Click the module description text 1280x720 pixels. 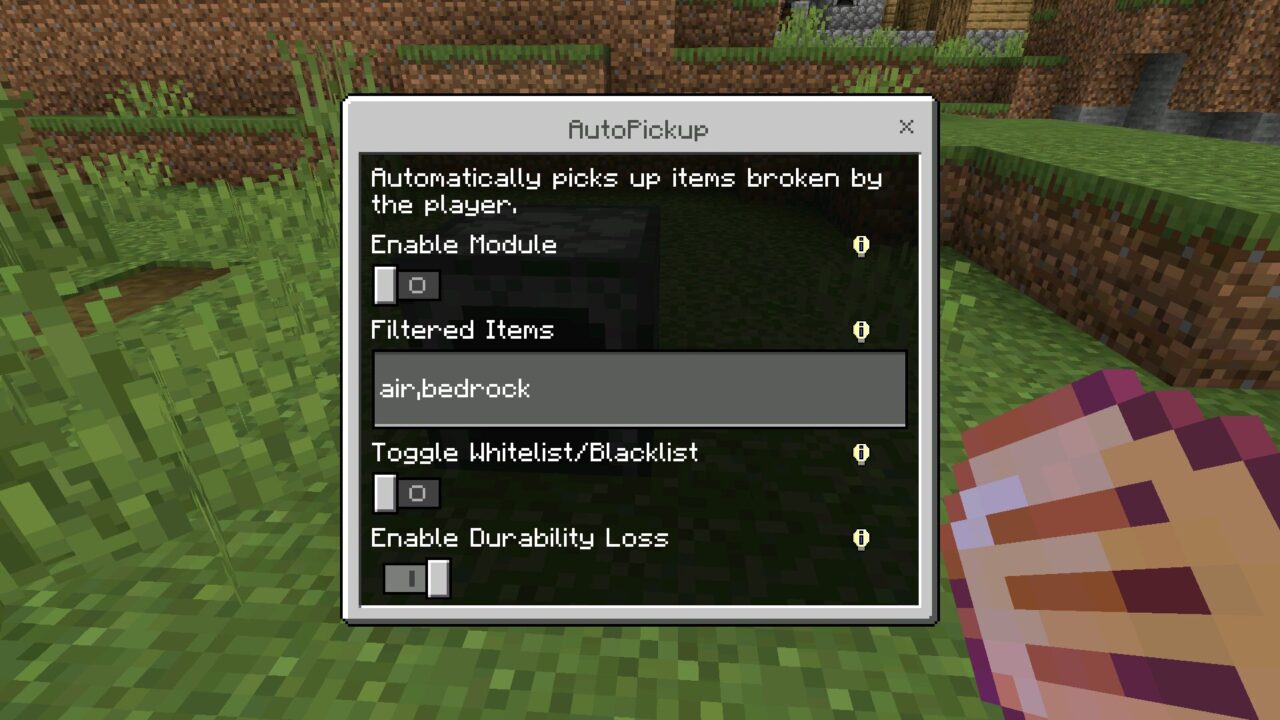[x=627, y=191]
